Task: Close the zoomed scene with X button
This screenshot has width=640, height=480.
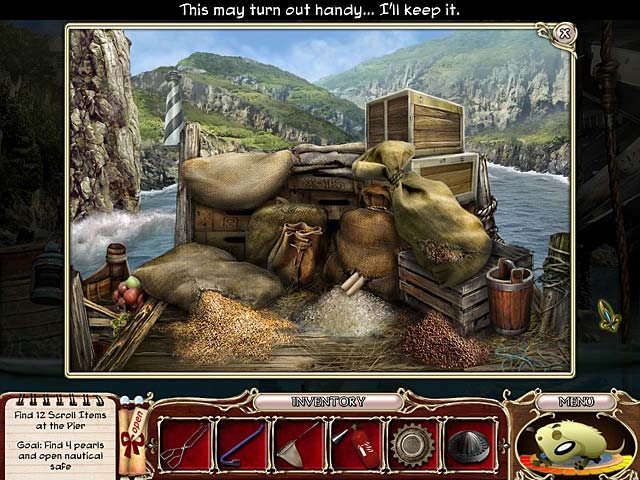Action: (564, 34)
